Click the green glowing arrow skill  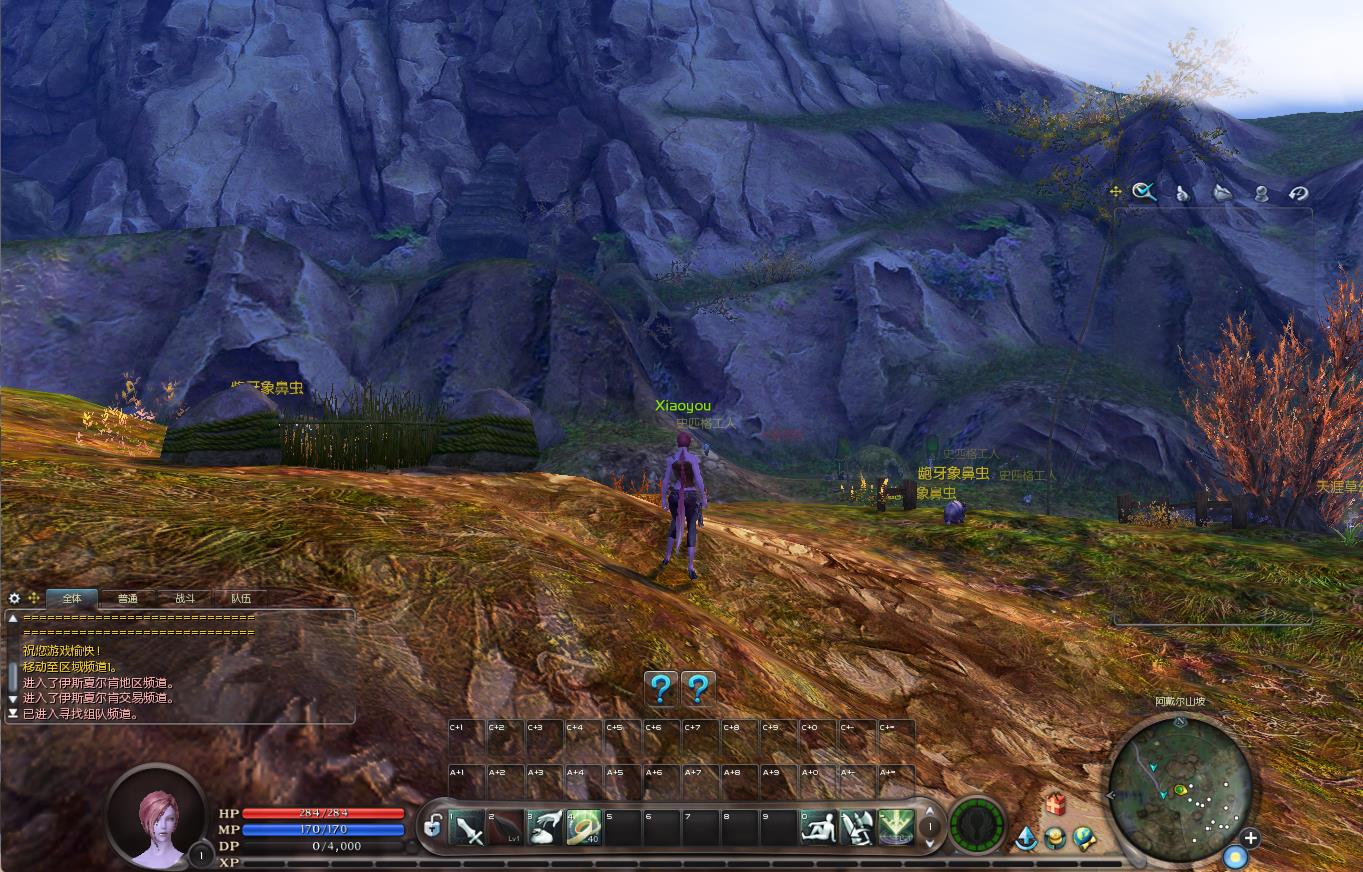point(895,828)
